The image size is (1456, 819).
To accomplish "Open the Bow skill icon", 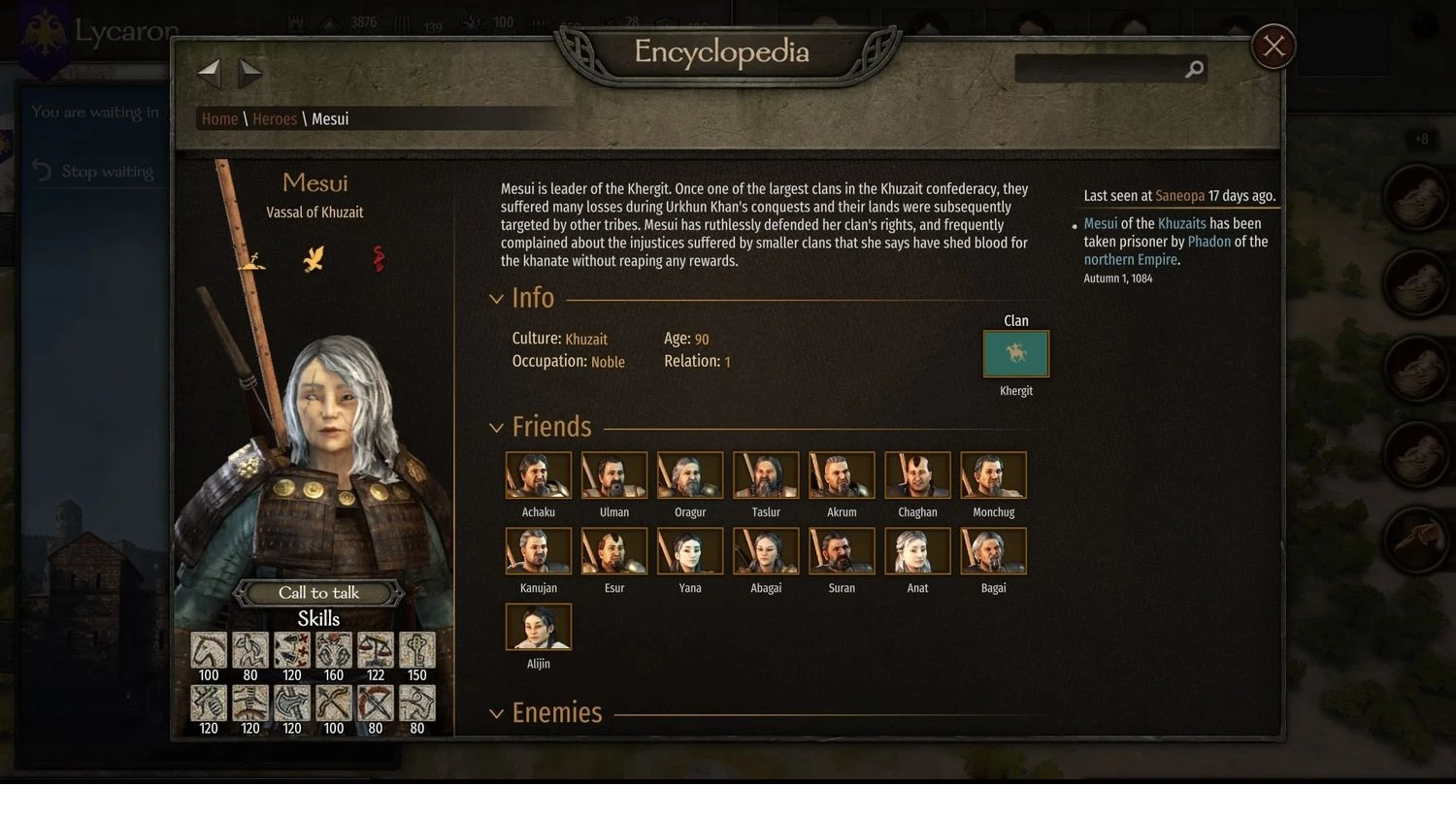I will pos(333,704).
